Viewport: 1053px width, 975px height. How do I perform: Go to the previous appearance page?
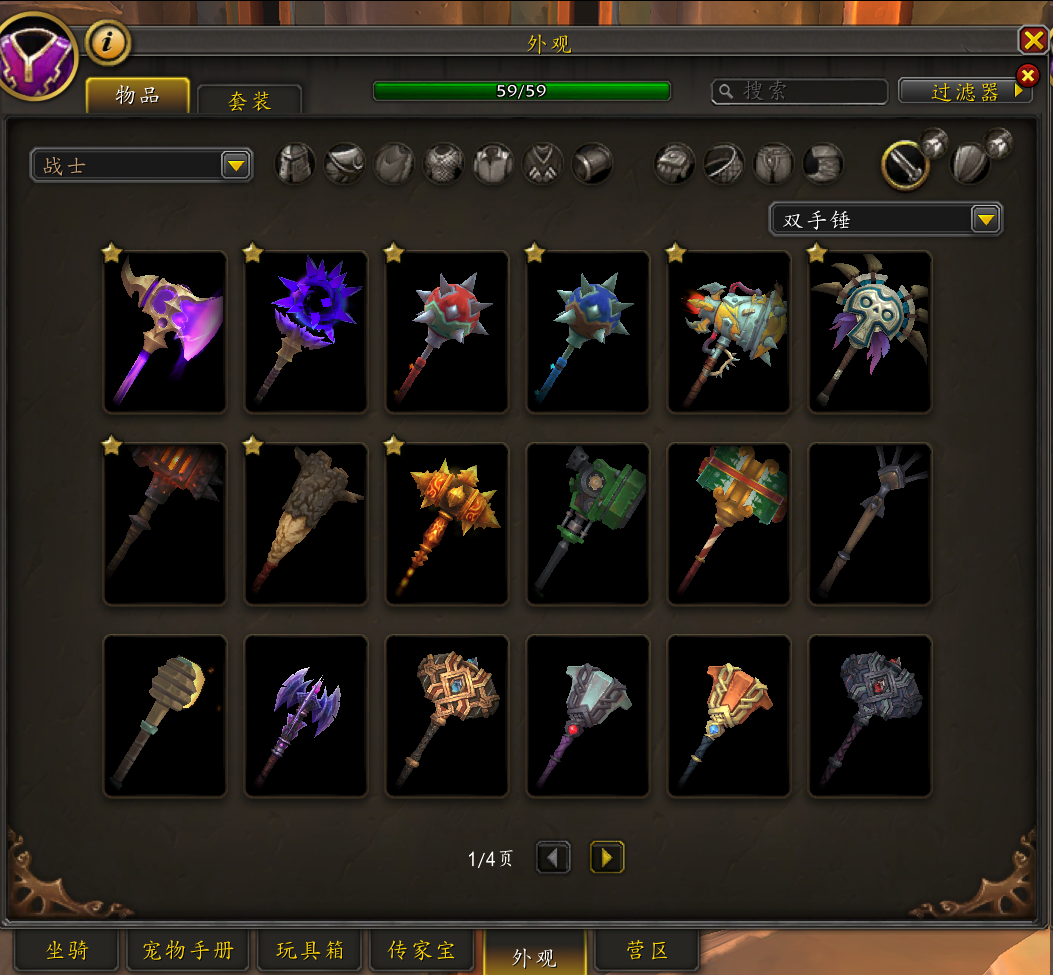click(x=553, y=857)
